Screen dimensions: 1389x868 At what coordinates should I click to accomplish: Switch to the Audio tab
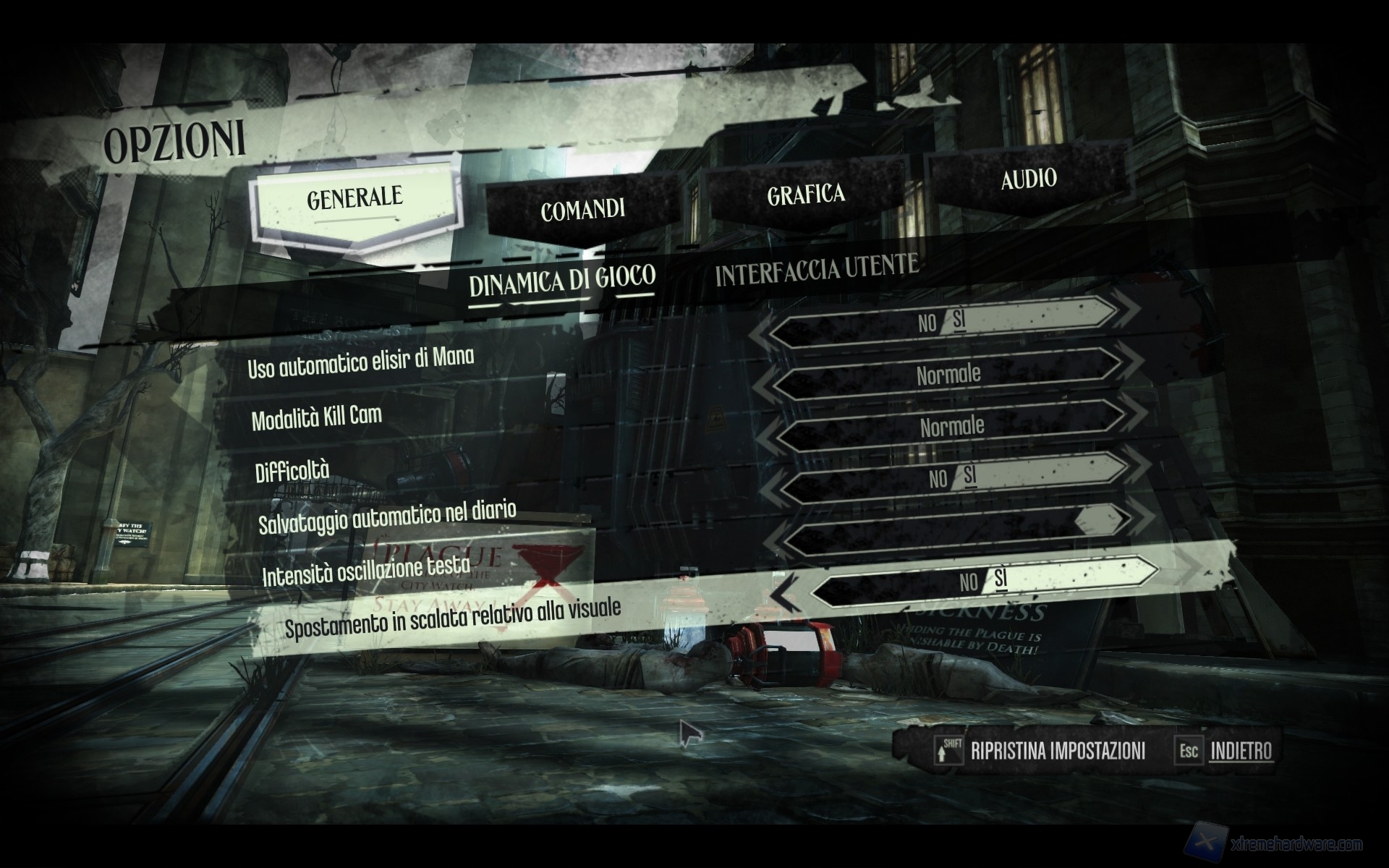click(1028, 179)
